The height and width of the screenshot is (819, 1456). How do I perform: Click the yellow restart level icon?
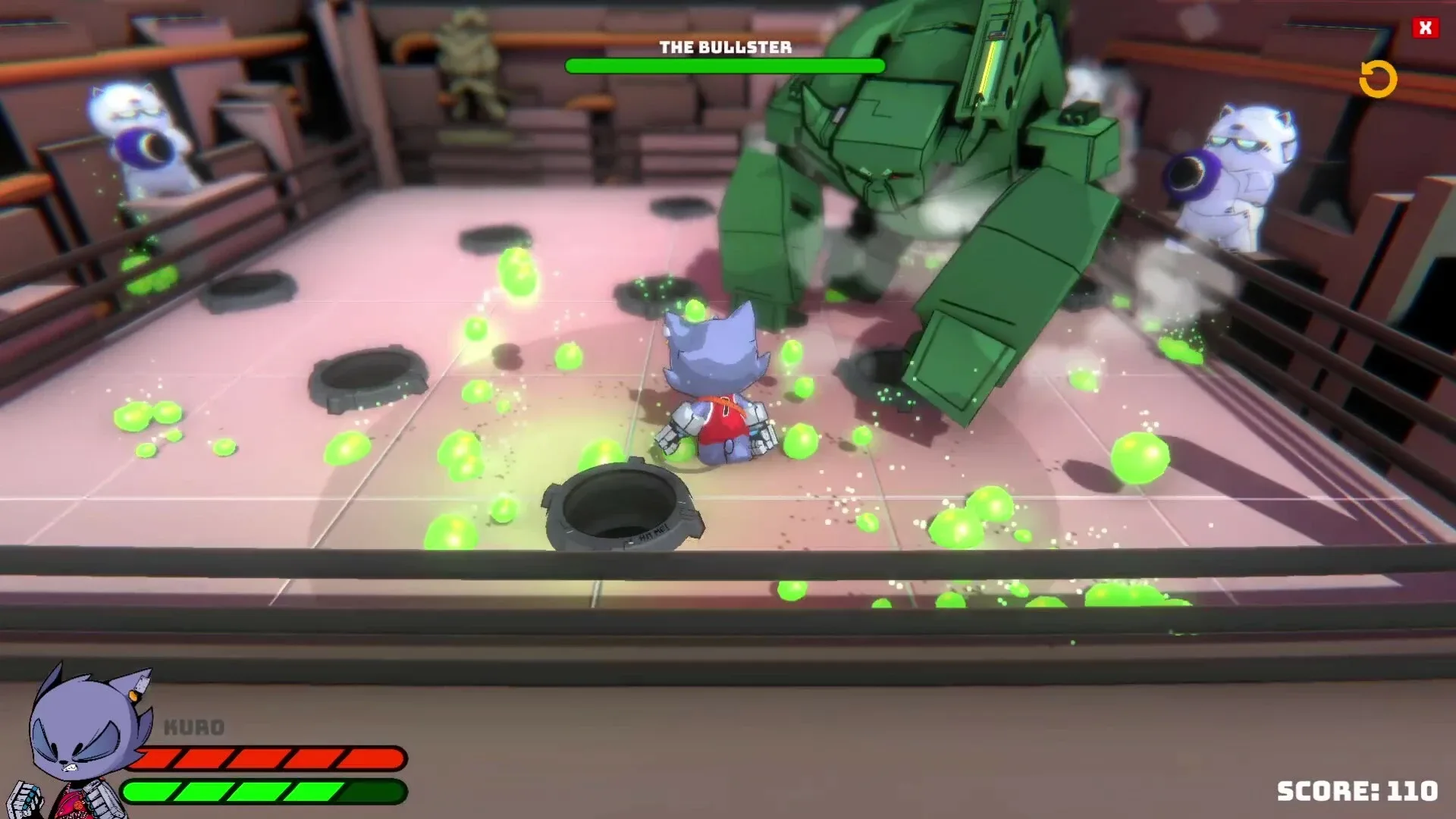1379,78
